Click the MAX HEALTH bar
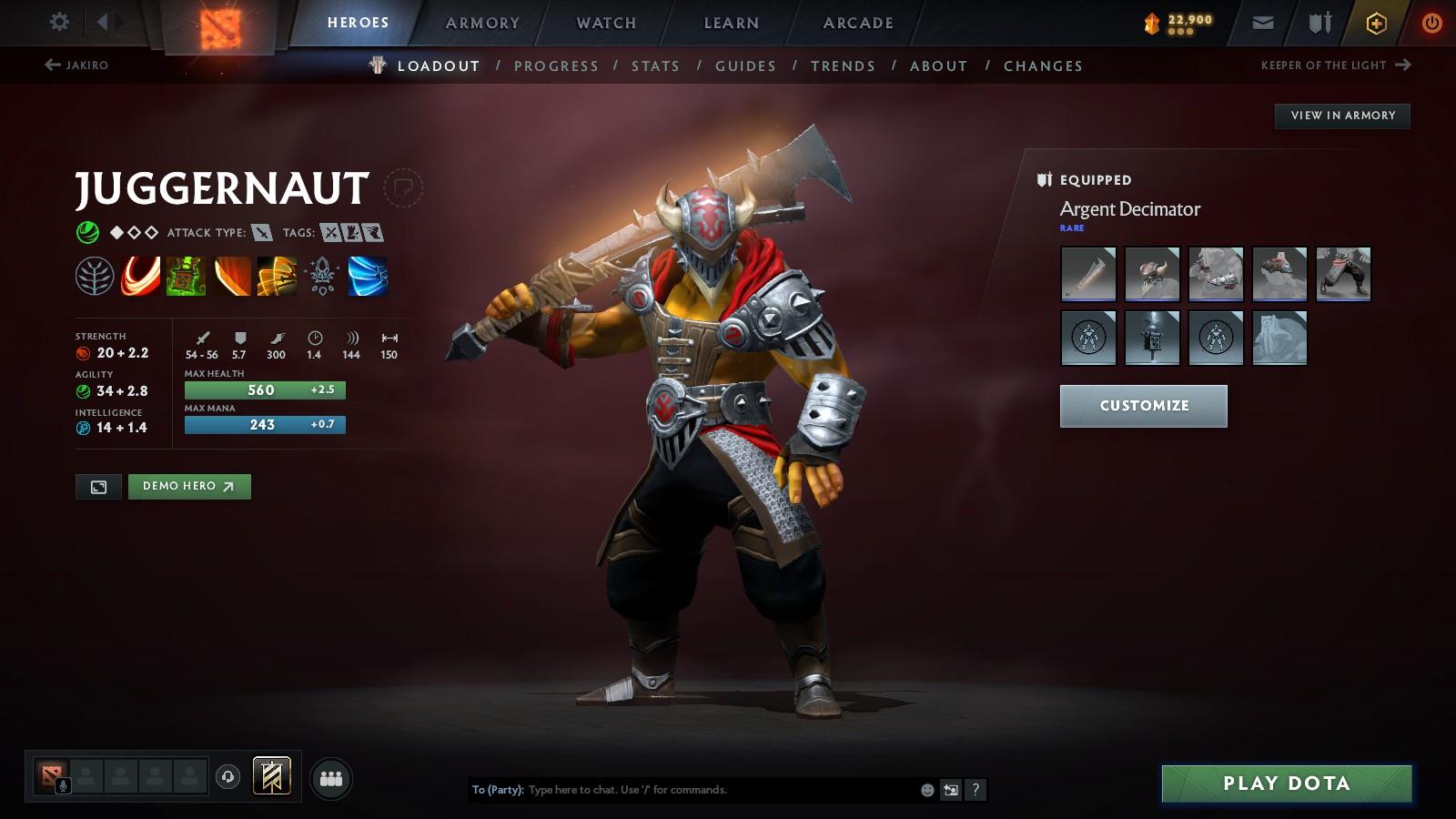1456x819 pixels. [x=264, y=389]
